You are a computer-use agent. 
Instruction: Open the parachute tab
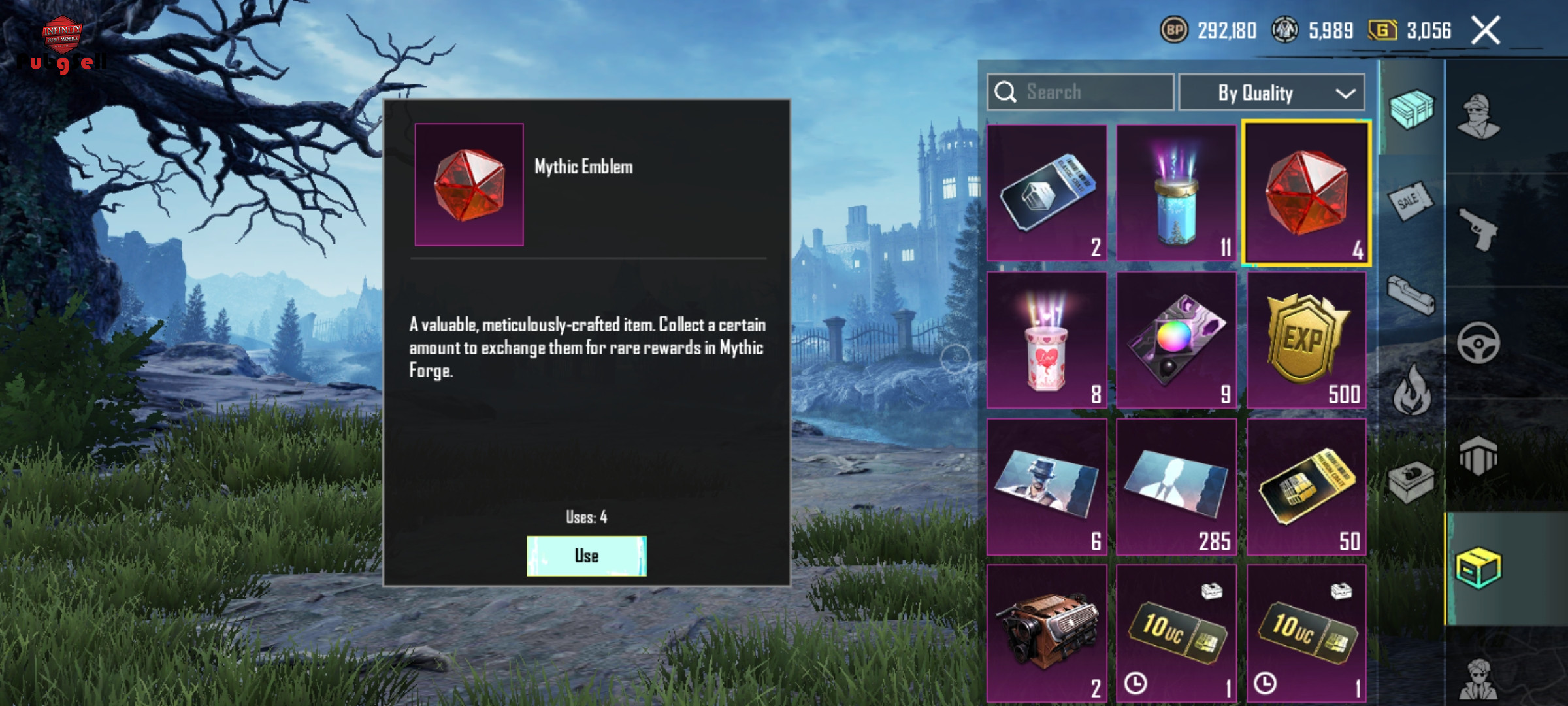tap(1478, 455)
